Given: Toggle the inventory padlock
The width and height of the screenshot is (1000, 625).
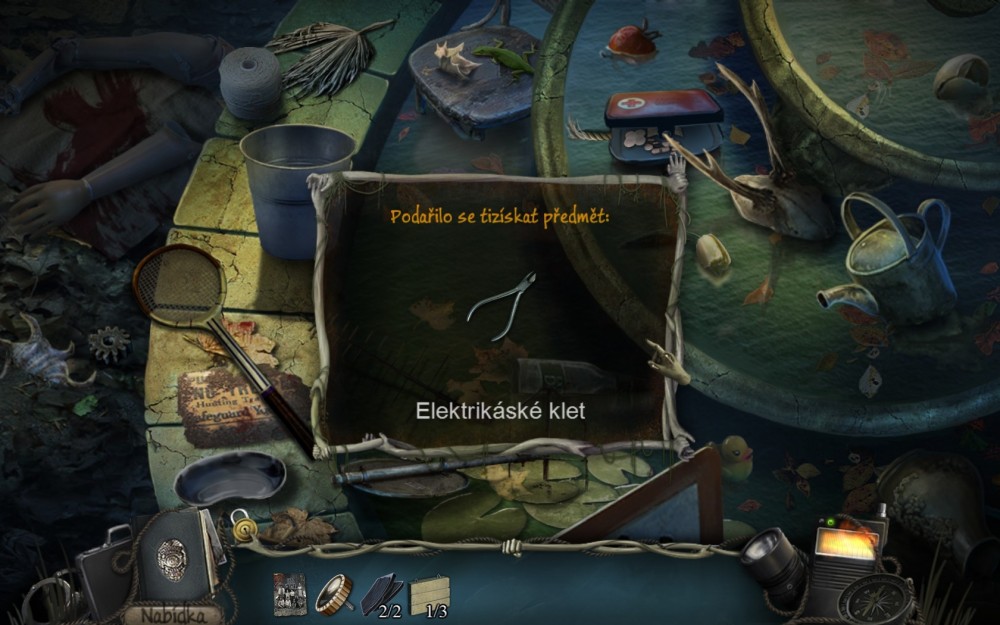Looking at the screenshot, I should click(241, 520).
